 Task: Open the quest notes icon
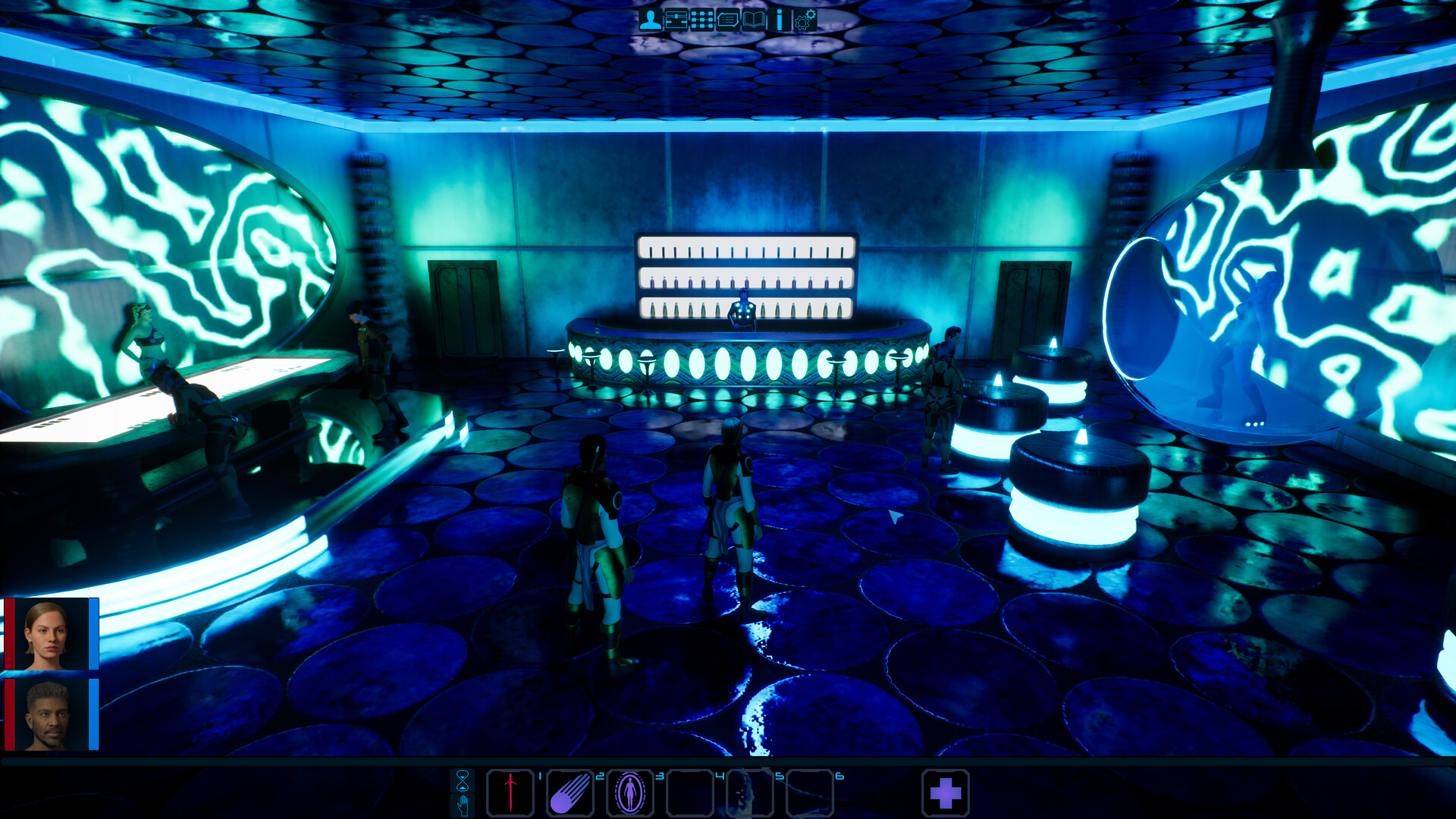(x=727, y=19)
